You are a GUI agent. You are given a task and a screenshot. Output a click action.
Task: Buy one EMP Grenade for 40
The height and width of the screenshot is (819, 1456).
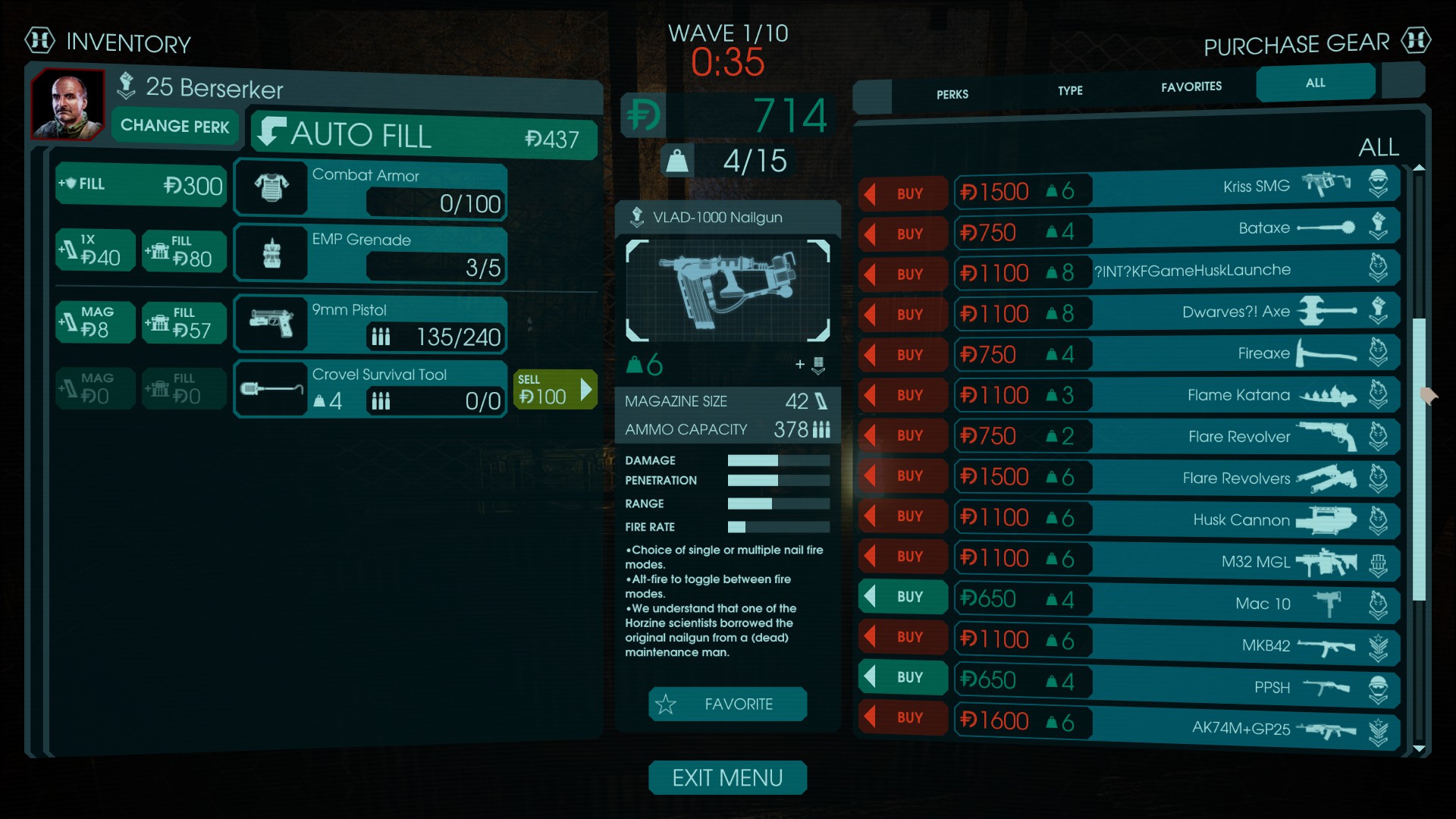coord(96,250)
